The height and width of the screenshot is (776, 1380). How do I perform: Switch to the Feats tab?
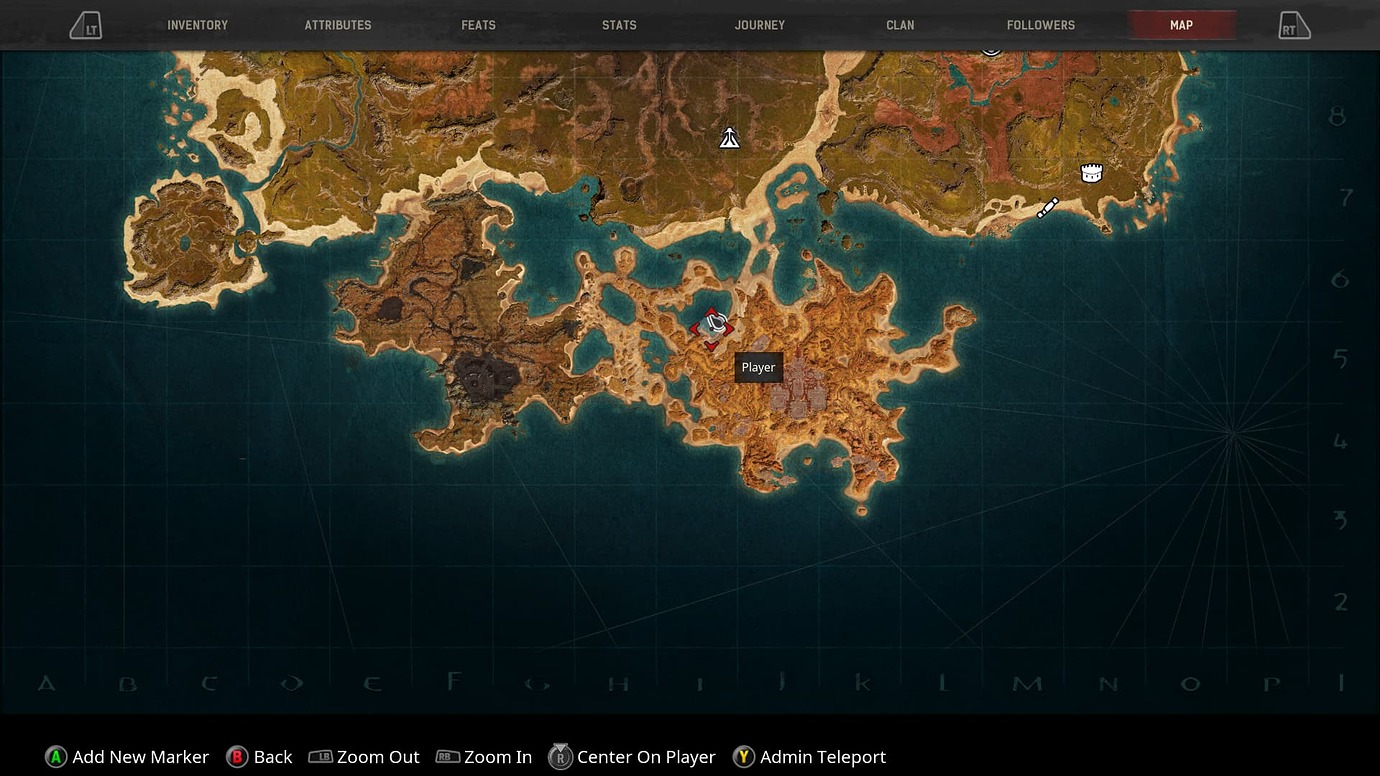(x=478, y=25)
